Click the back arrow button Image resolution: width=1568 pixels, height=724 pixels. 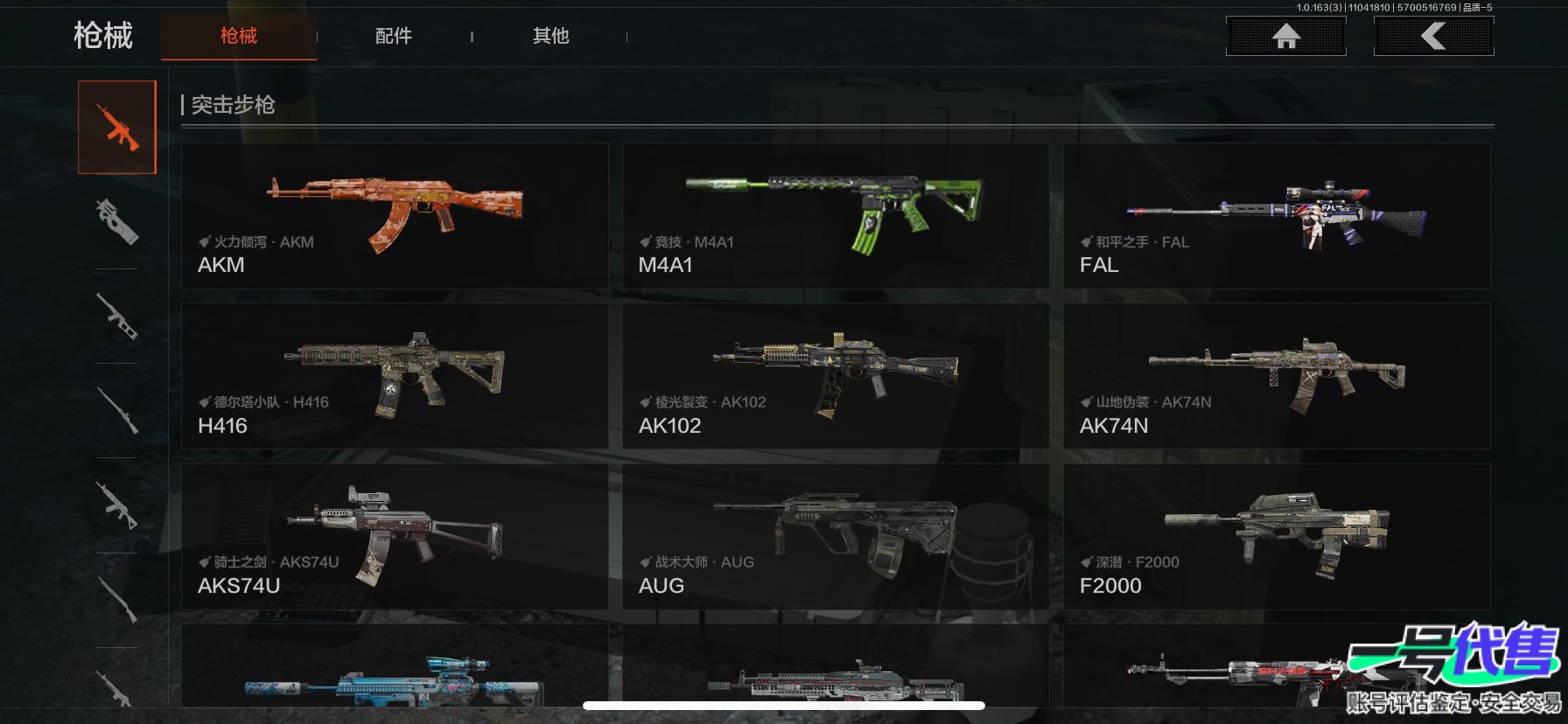point(1433,36)
